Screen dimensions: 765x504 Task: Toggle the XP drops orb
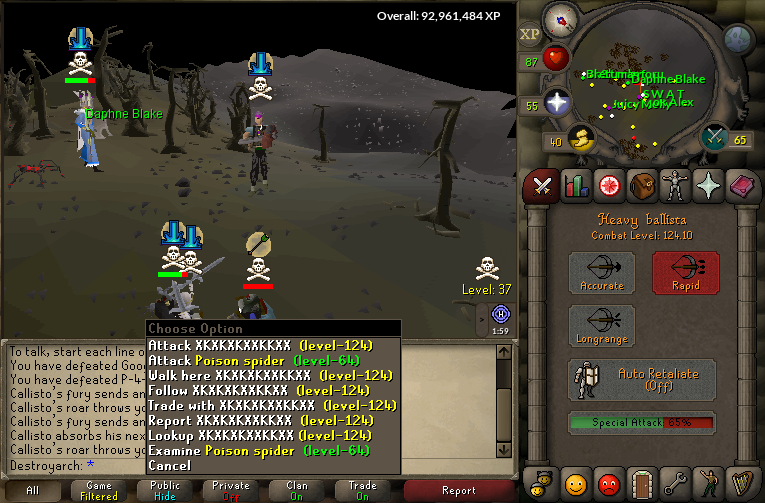(529, 34)
